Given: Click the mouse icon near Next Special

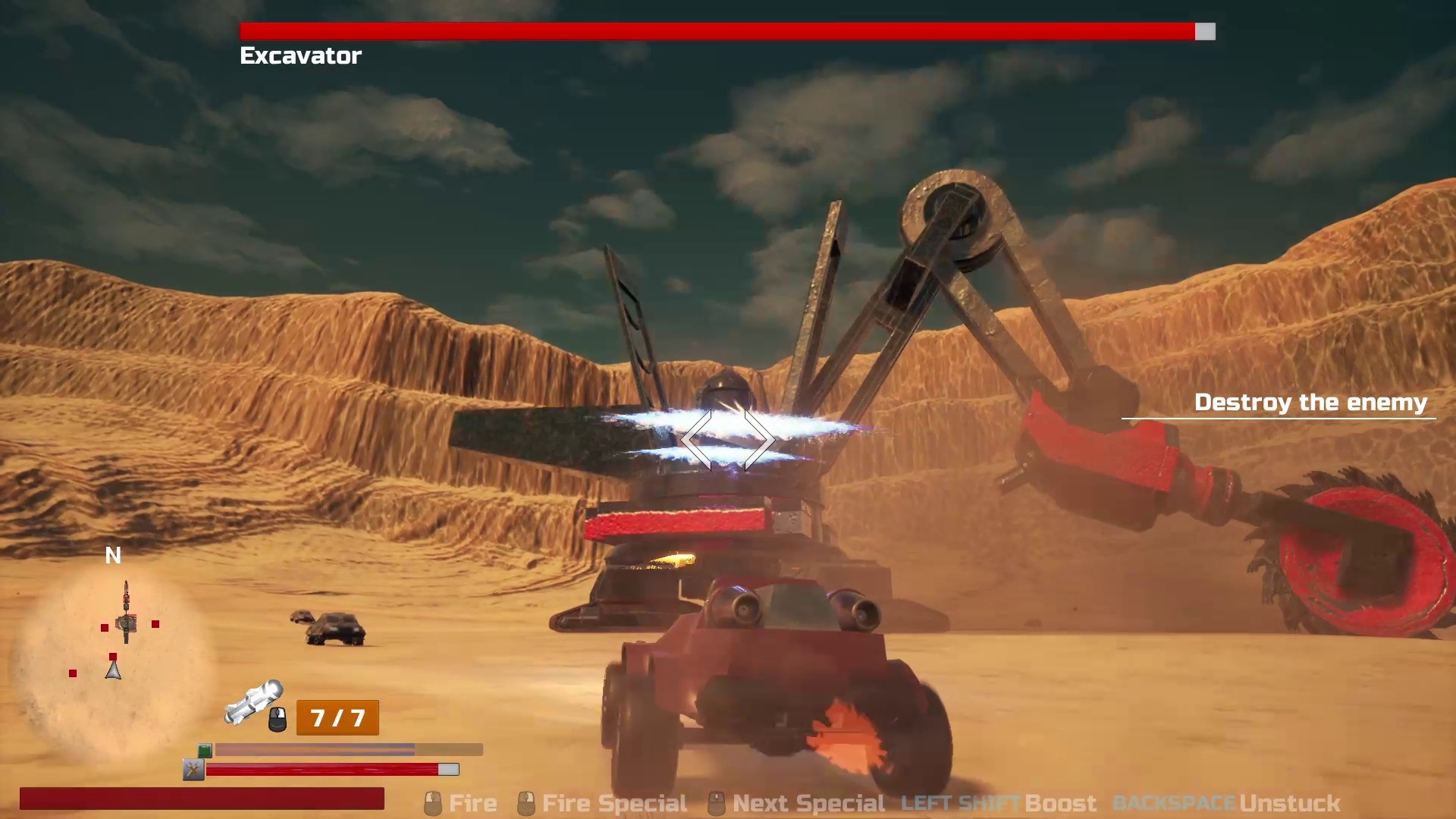Looking at the screenshot, I should [x=715, y=802].
